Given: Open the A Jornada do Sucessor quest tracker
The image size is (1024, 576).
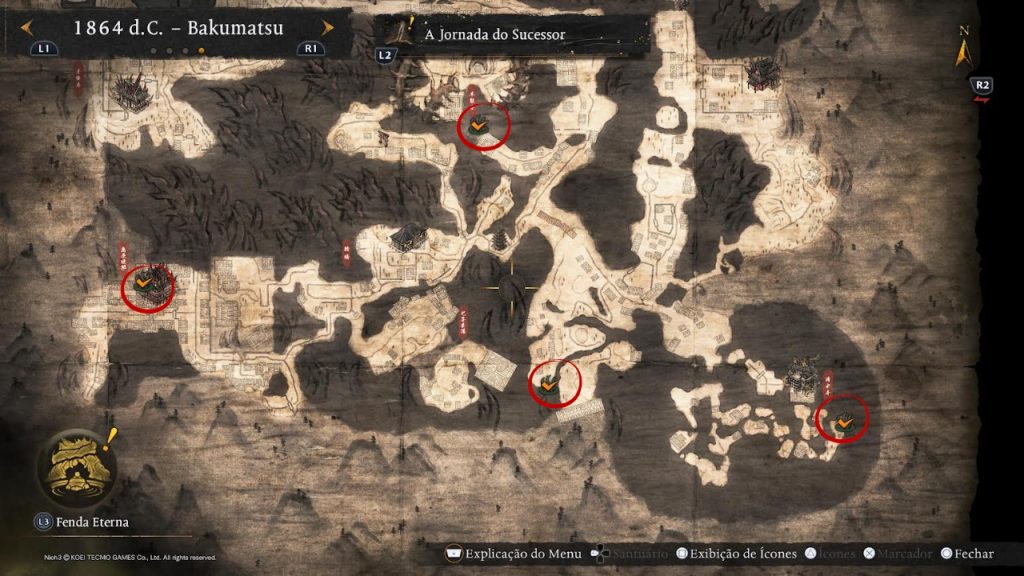Looking at the screenshot, I should (x=495, y=34).
